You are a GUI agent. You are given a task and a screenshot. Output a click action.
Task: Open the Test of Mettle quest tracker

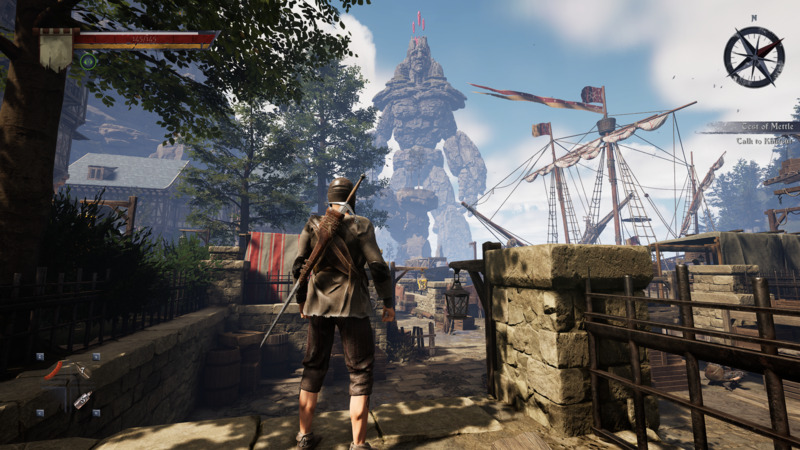[749, 127]
